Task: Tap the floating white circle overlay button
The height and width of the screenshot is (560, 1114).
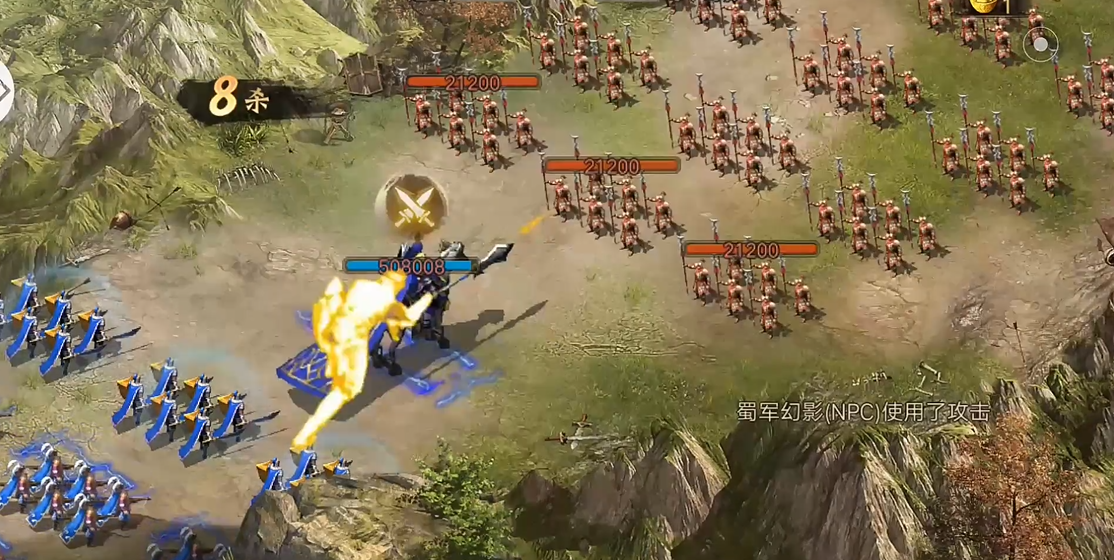Action: [1041, 44]
